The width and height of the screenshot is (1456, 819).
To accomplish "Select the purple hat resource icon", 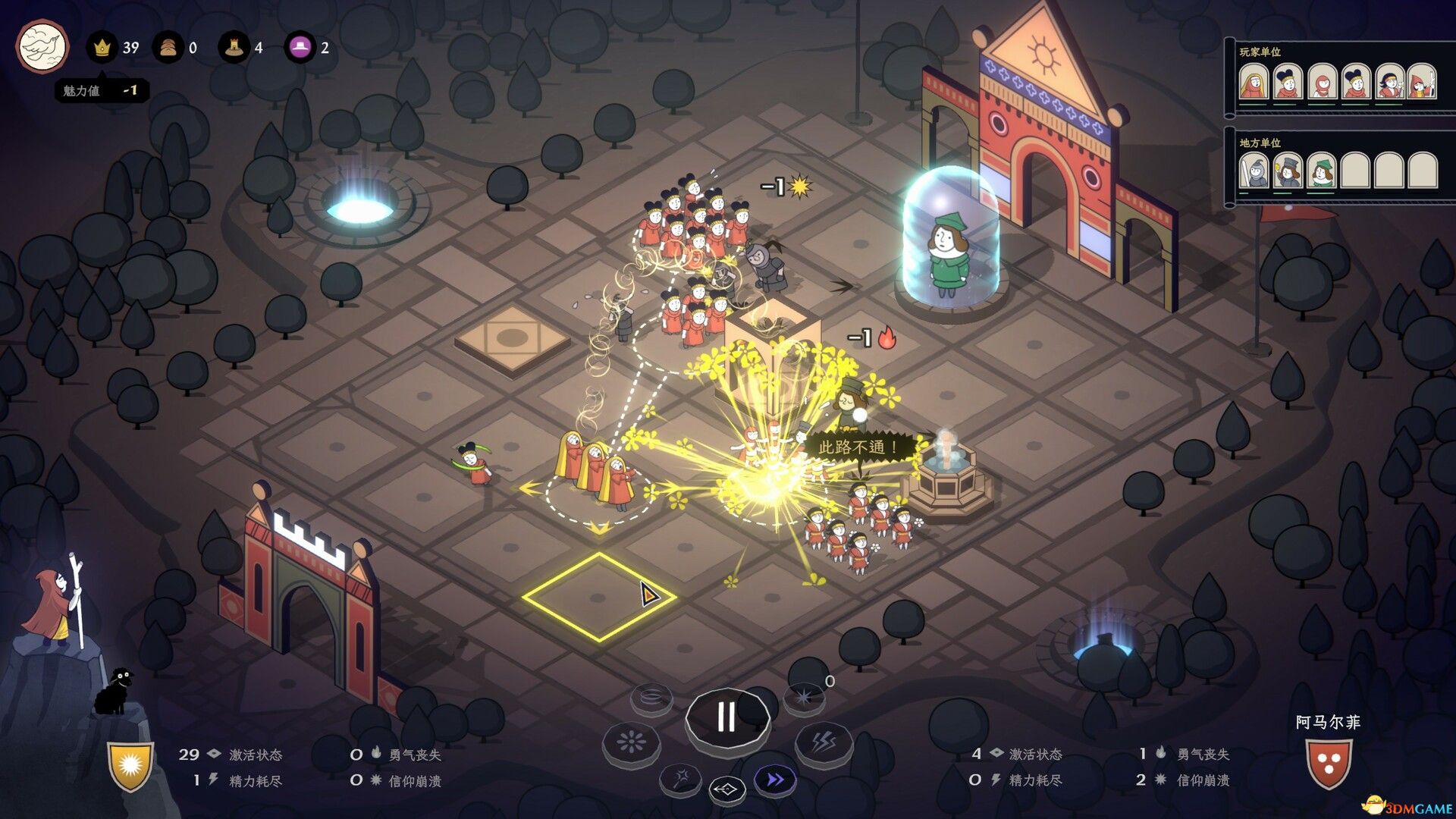I will click(x=300, y=48).
